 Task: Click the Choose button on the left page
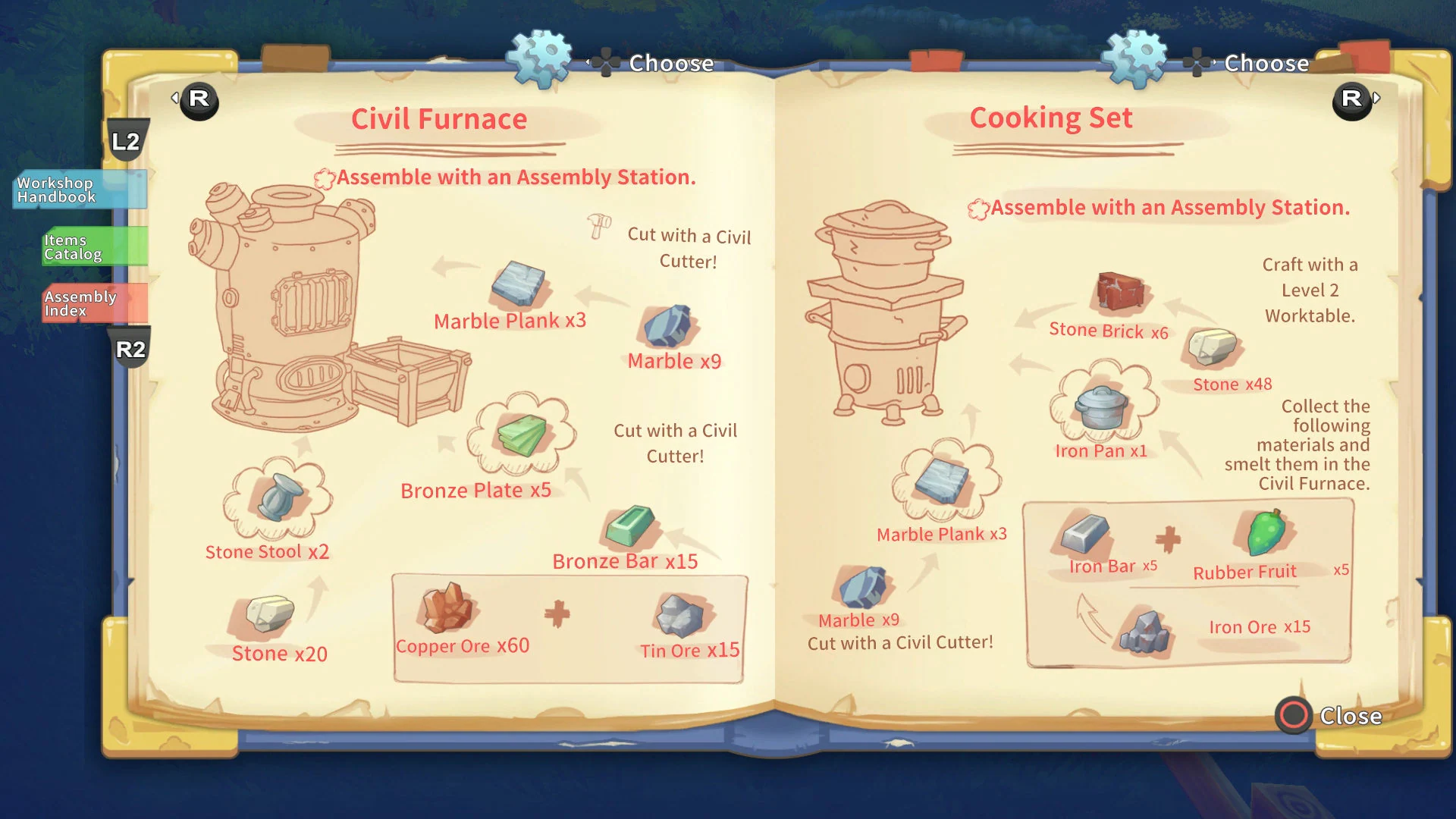click(670, 64)
